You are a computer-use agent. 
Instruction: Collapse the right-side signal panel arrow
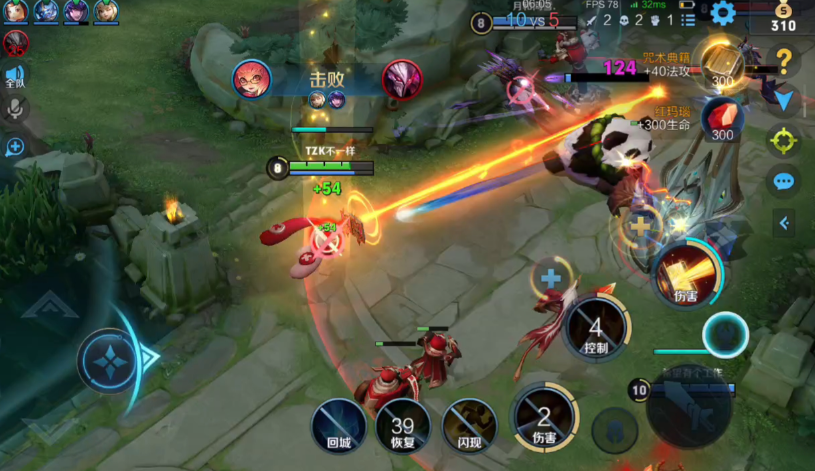tap(785, 223)
